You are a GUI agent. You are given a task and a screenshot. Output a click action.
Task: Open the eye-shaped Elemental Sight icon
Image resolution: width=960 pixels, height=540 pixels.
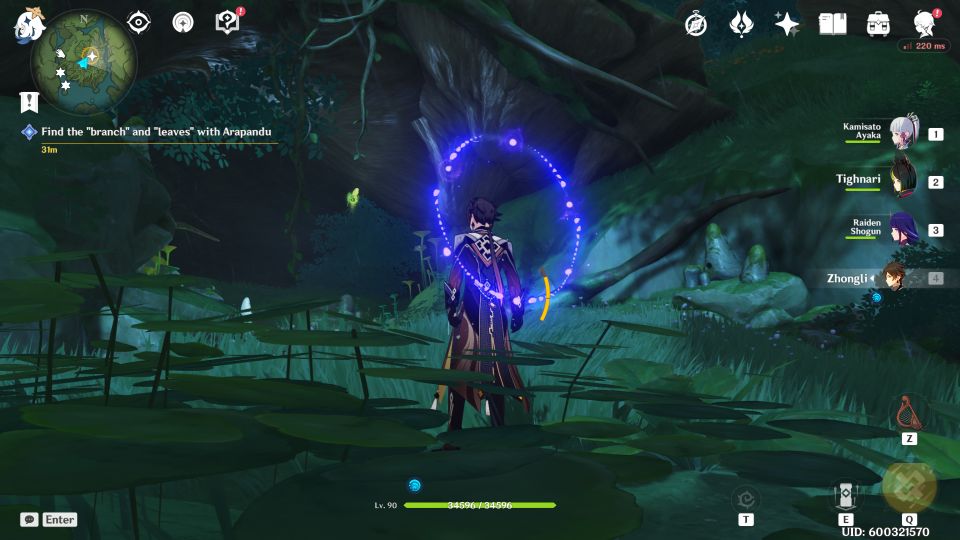coord(139,22)
